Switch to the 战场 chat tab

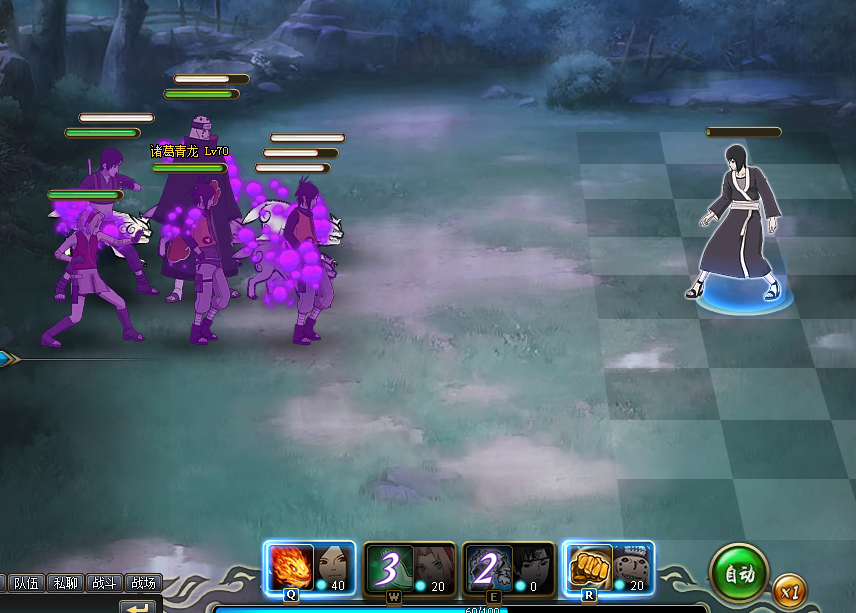pos(143,583)
